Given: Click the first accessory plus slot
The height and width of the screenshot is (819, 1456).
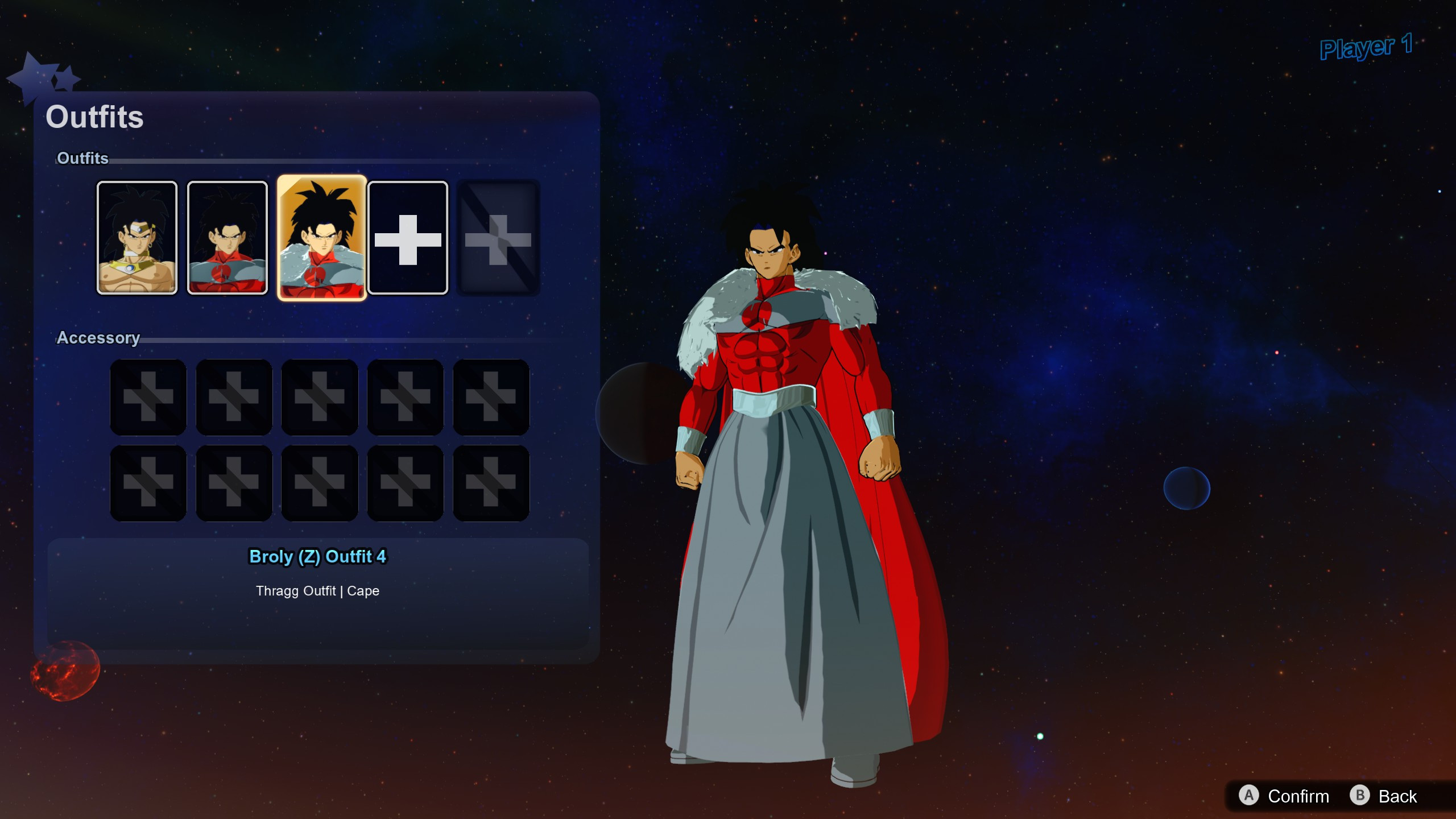Looking at the screenshot, I should (148, 397).
